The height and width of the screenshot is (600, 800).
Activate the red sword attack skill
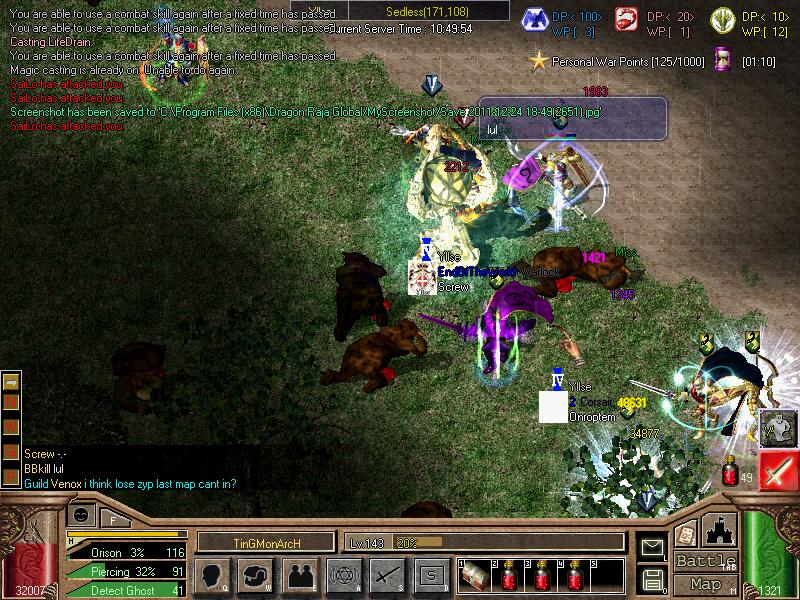pos(778,469)
